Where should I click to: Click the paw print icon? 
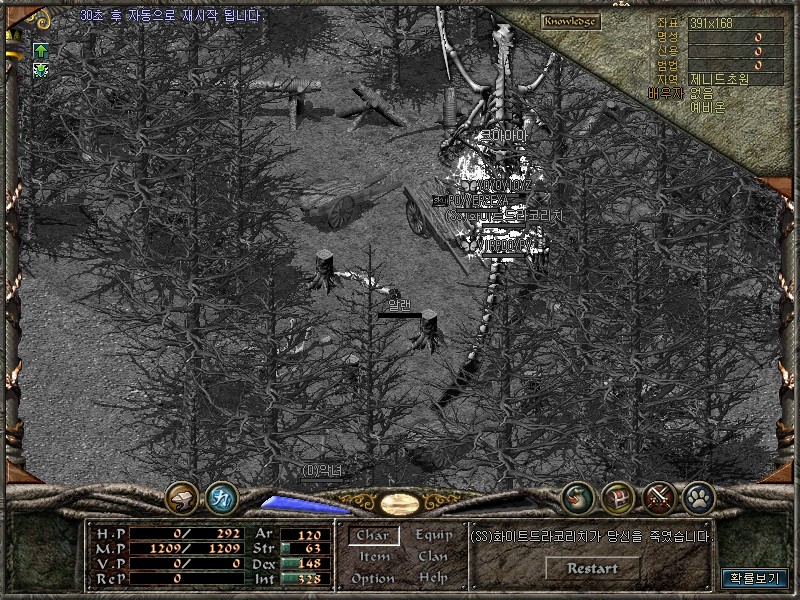click(698, 496)
